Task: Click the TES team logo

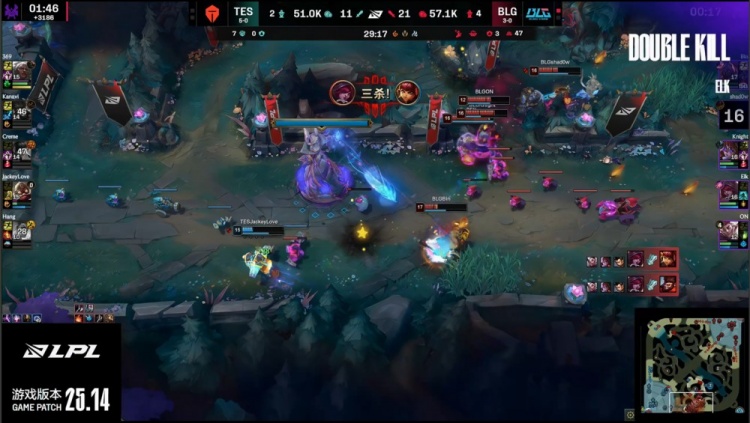Action: pos(211,13)
